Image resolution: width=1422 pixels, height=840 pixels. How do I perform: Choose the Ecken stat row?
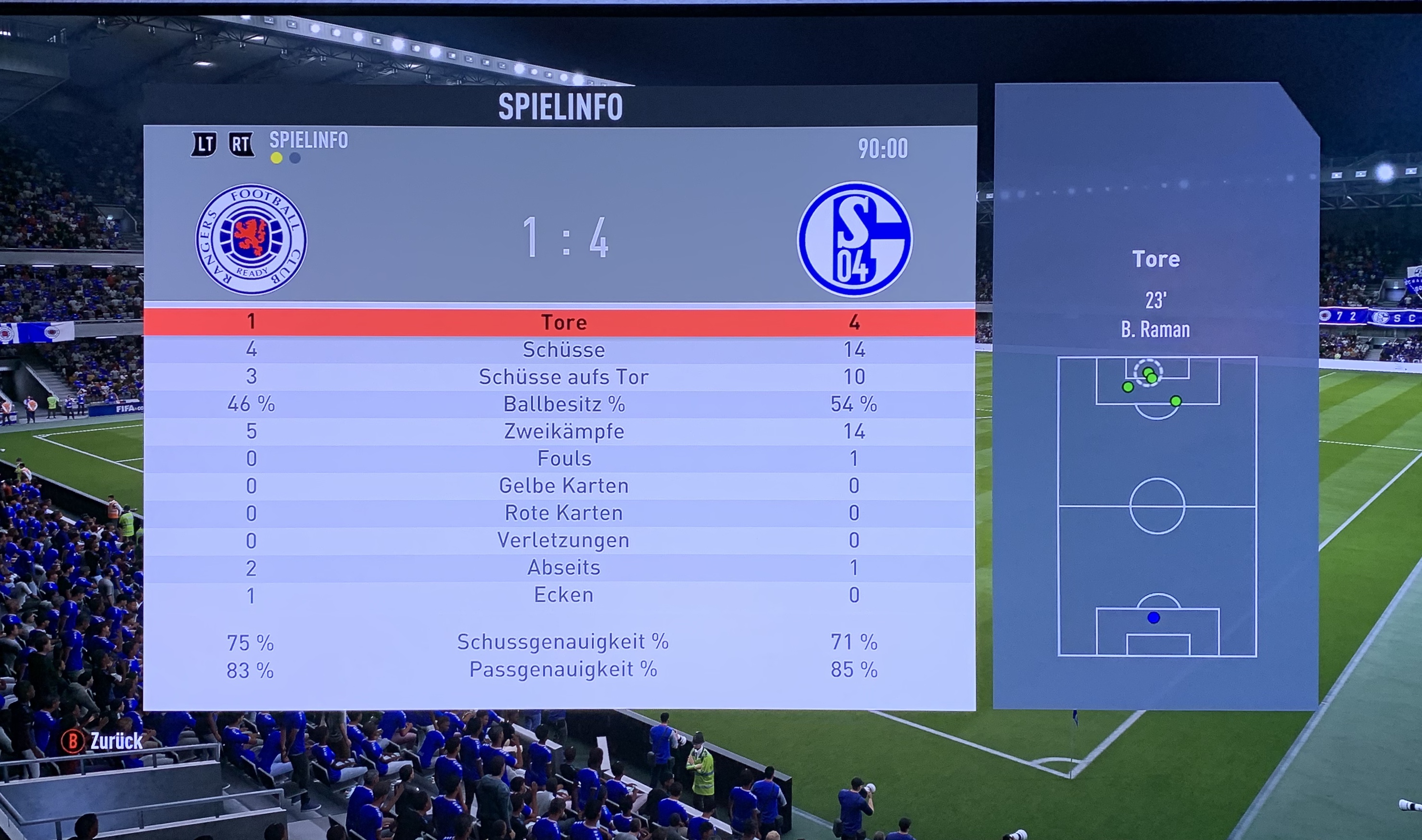point(563,595)
